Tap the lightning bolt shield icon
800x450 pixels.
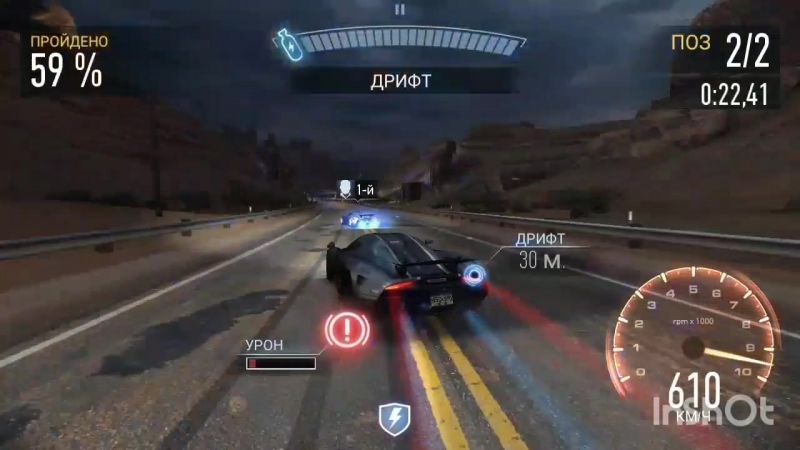click(x=392, y=419)
